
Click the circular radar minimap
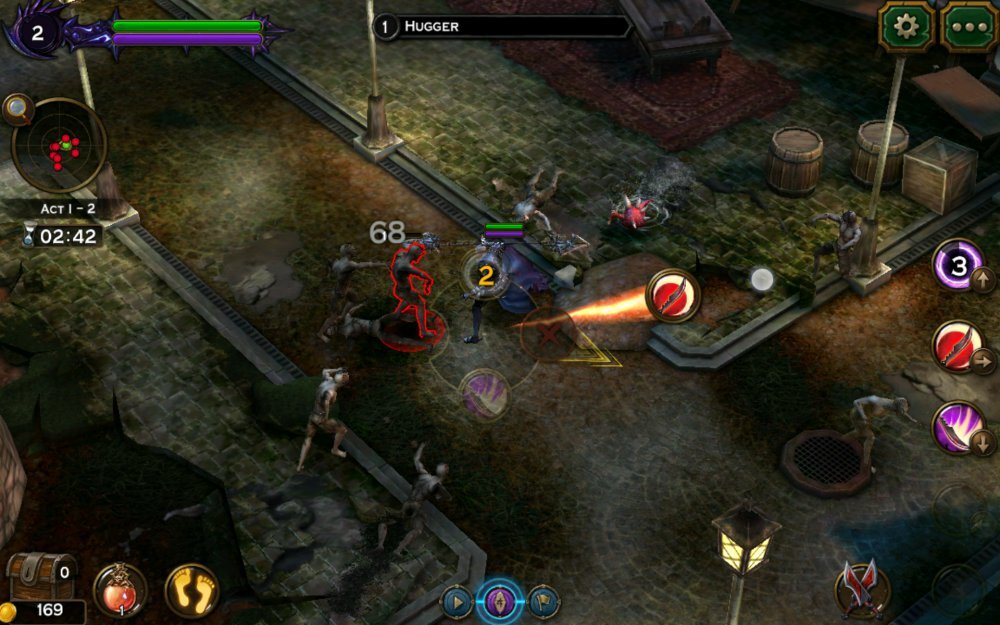(x=62, y=145)
